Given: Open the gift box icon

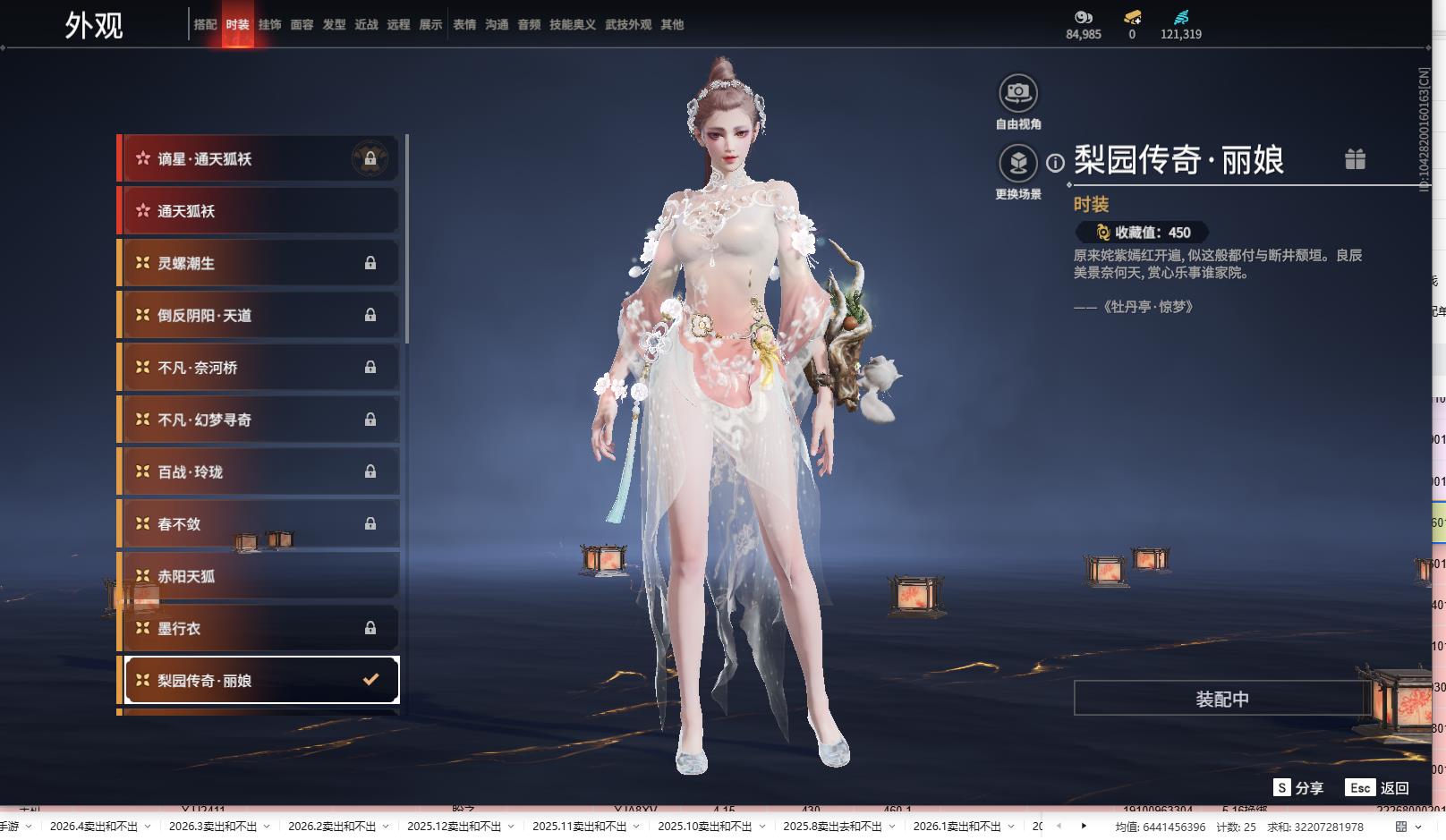Looking at the screenshot, I should coord(1355,159).
